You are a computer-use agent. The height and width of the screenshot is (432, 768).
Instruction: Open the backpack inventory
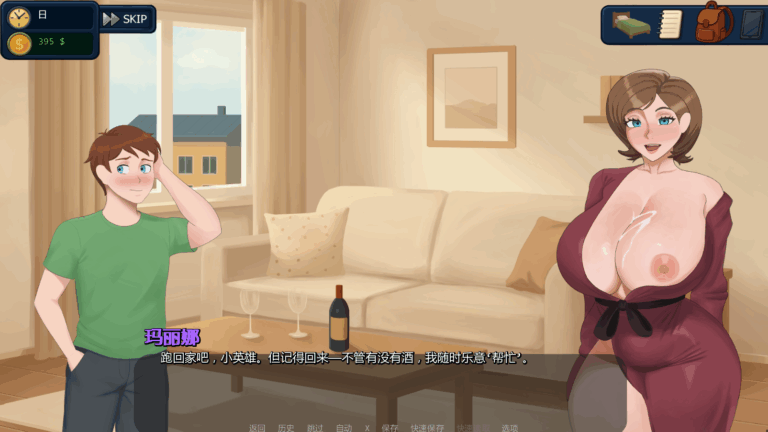tap(712, 23)
